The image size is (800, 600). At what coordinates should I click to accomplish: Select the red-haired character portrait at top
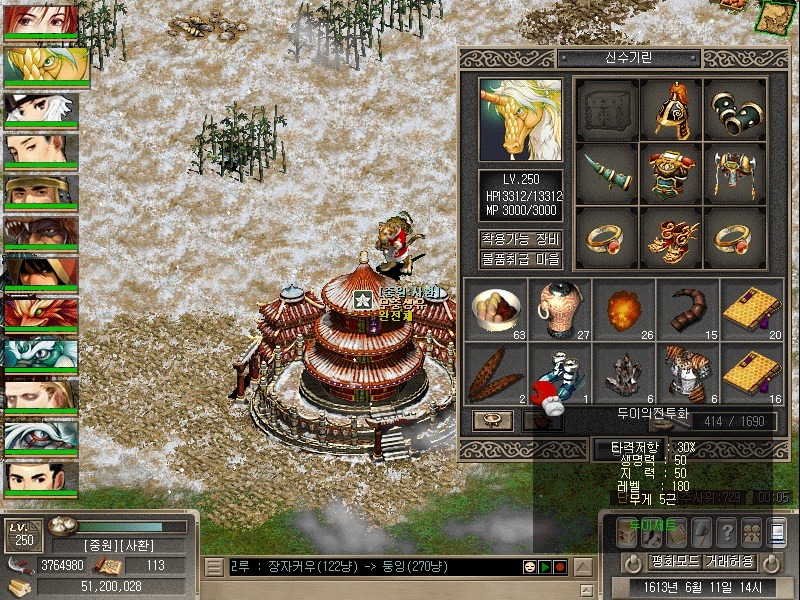(x=40, y=19)
